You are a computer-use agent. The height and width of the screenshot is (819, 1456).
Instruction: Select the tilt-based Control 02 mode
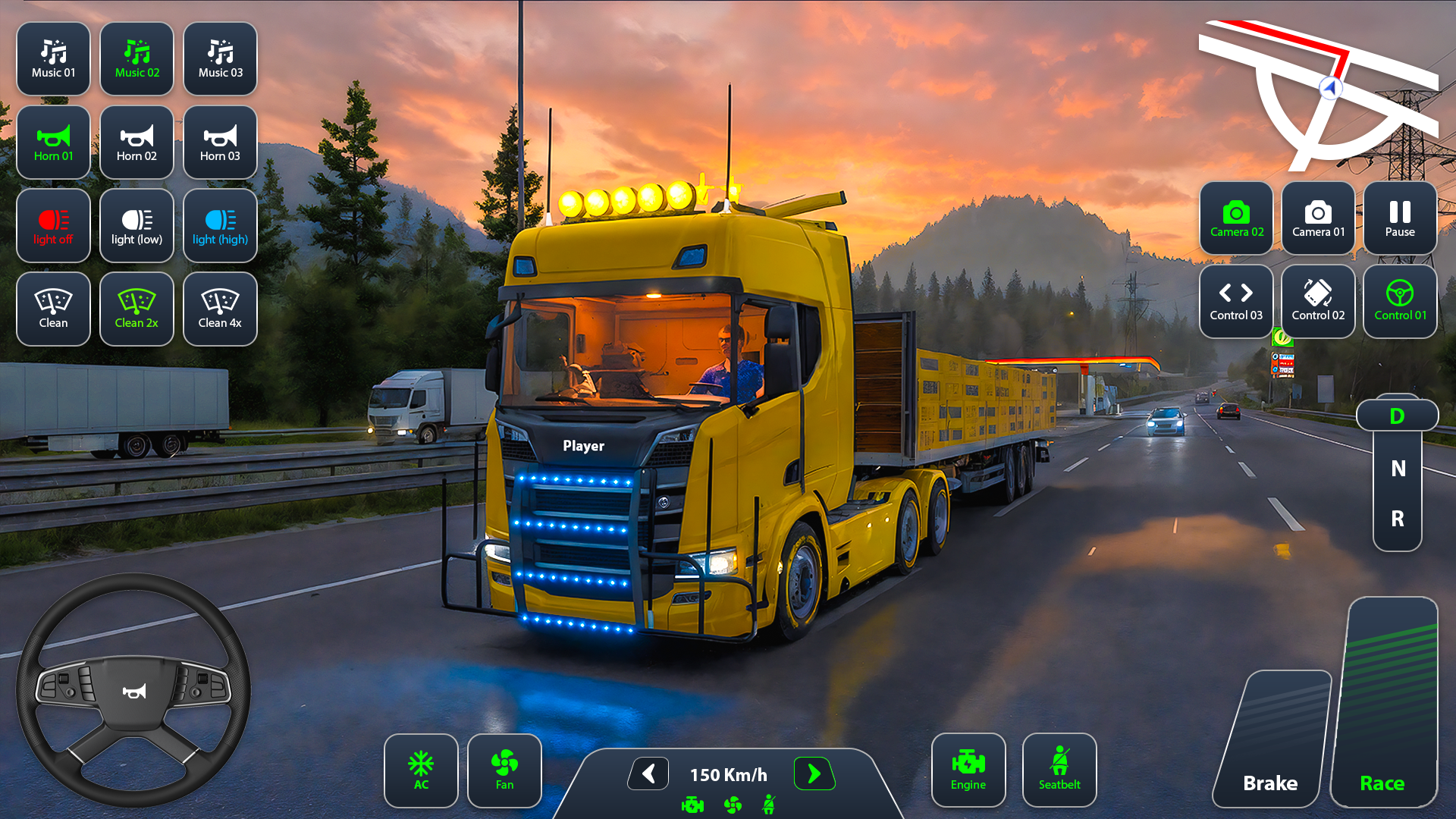1318,301
